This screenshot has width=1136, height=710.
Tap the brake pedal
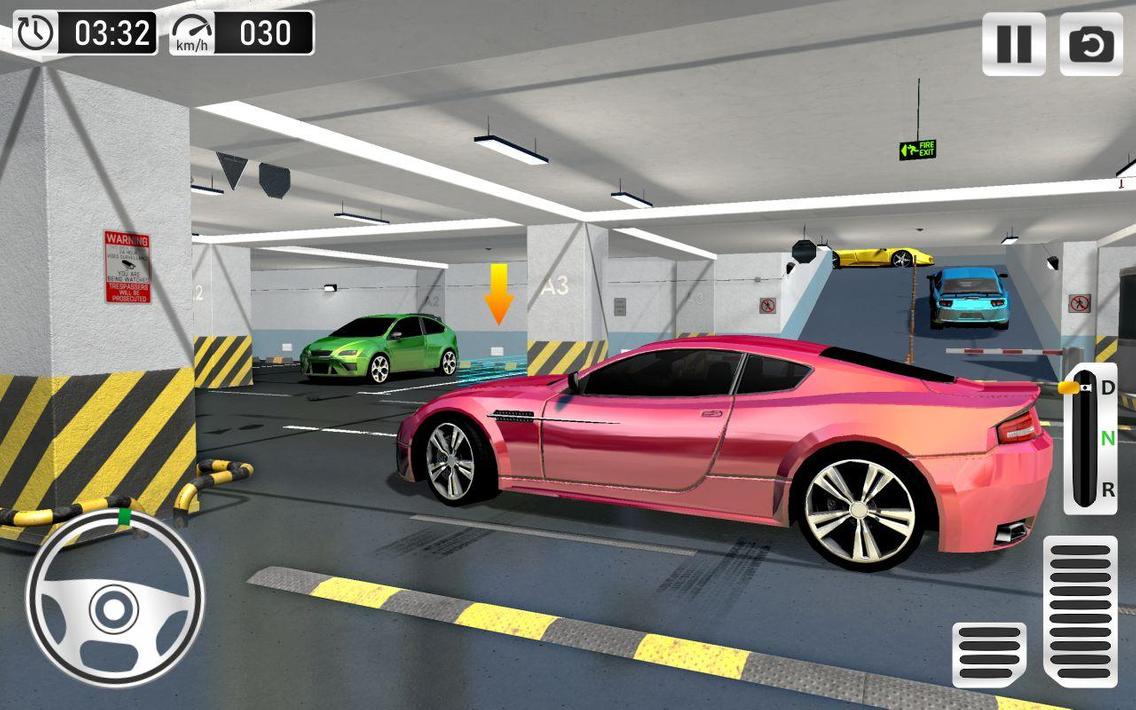(989, 654)
